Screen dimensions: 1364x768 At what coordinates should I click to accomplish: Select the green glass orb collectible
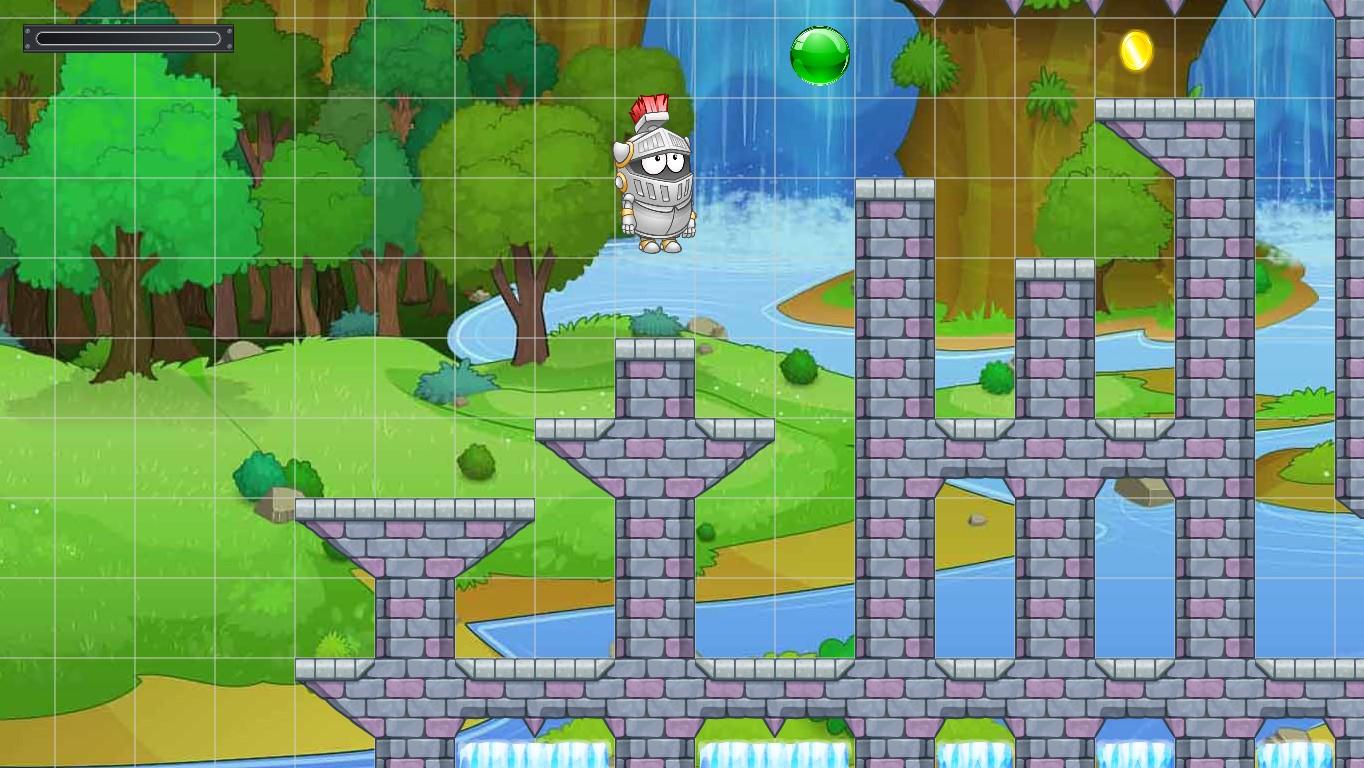coord(820,55)
